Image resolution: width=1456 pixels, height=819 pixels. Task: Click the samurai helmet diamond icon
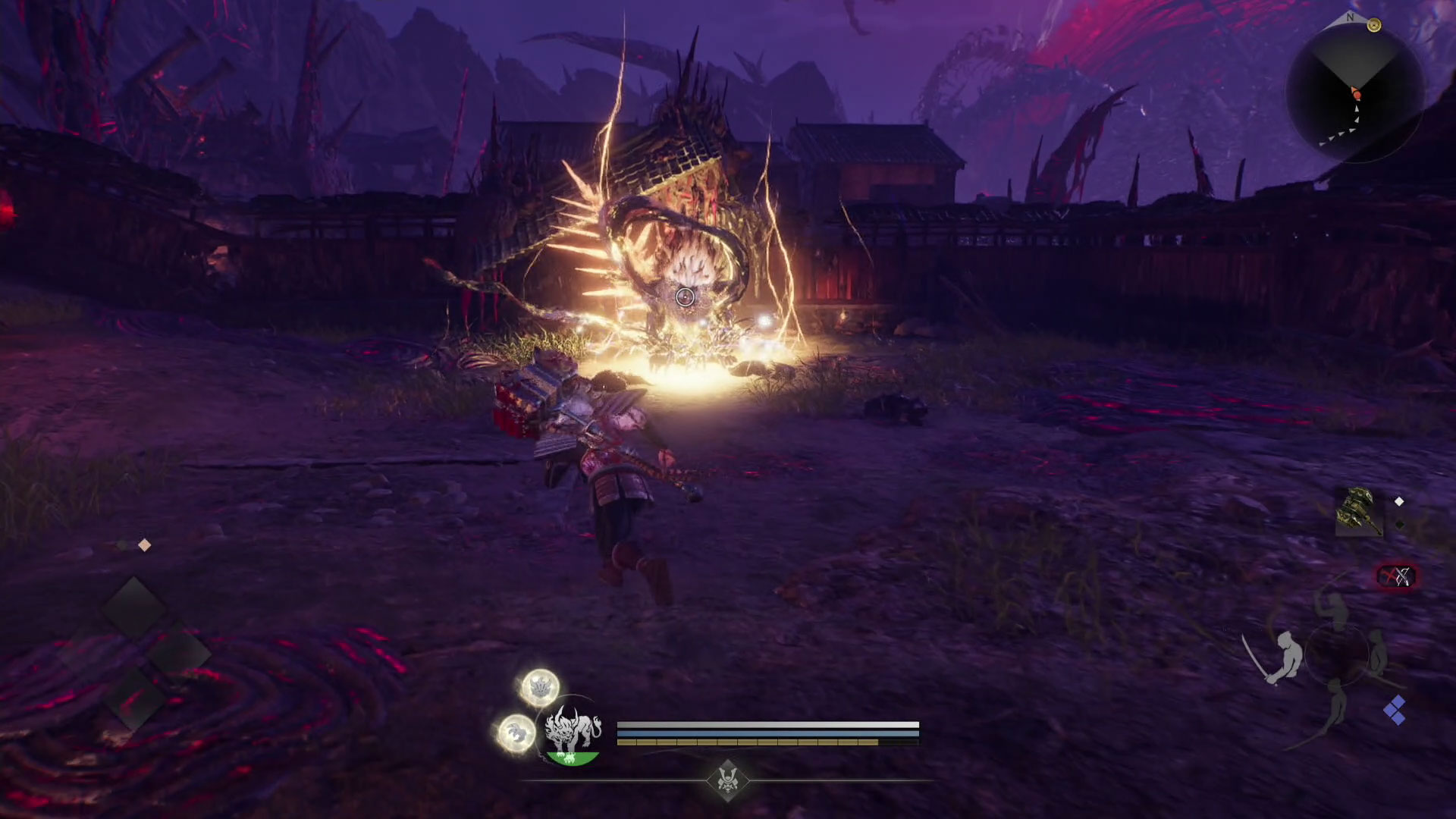(727, 780)
